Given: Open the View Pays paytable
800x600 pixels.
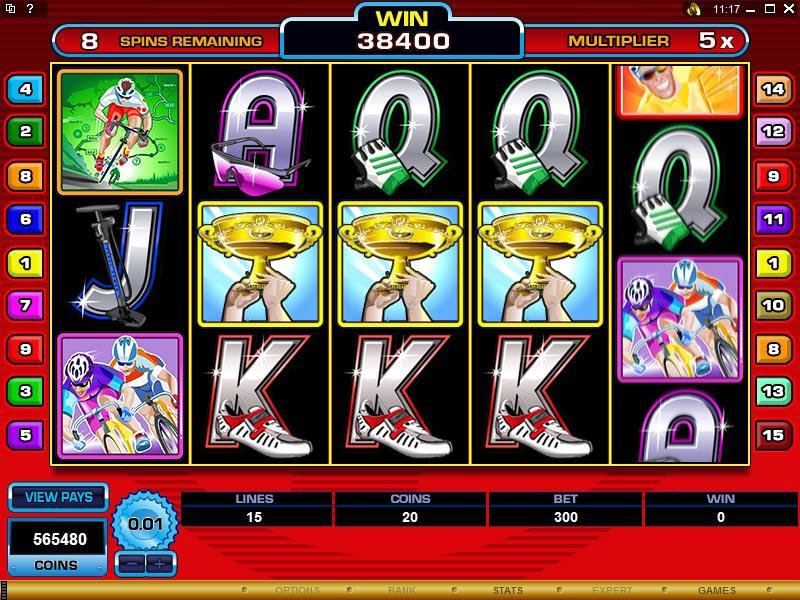Looking at the screenshot, I should point(58,498).
